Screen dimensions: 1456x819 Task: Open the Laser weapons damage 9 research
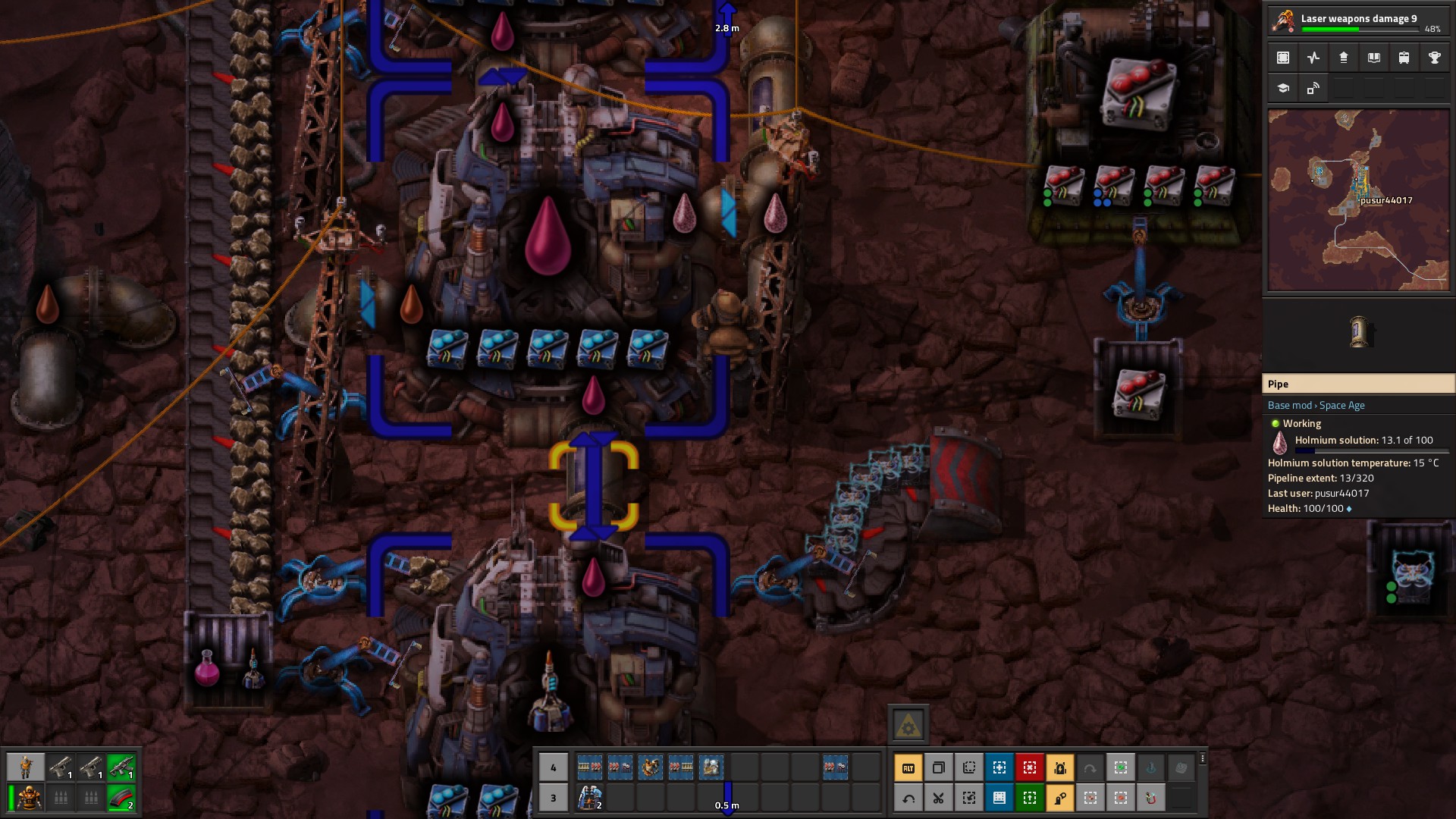(x=1357, y=20)
